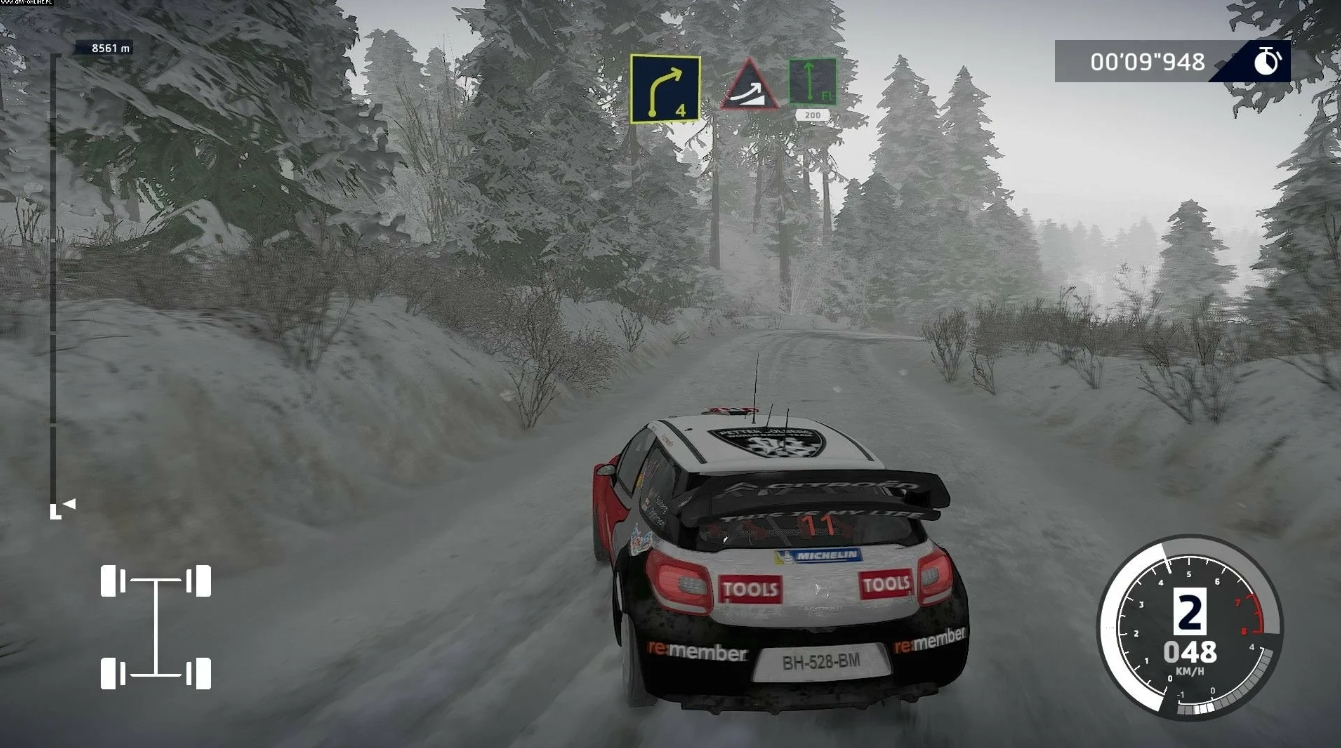The image size is (1341, 748).
Task: Click the red crest warning triangle sign
Action: pyautogui.click(x=750, y=88)
